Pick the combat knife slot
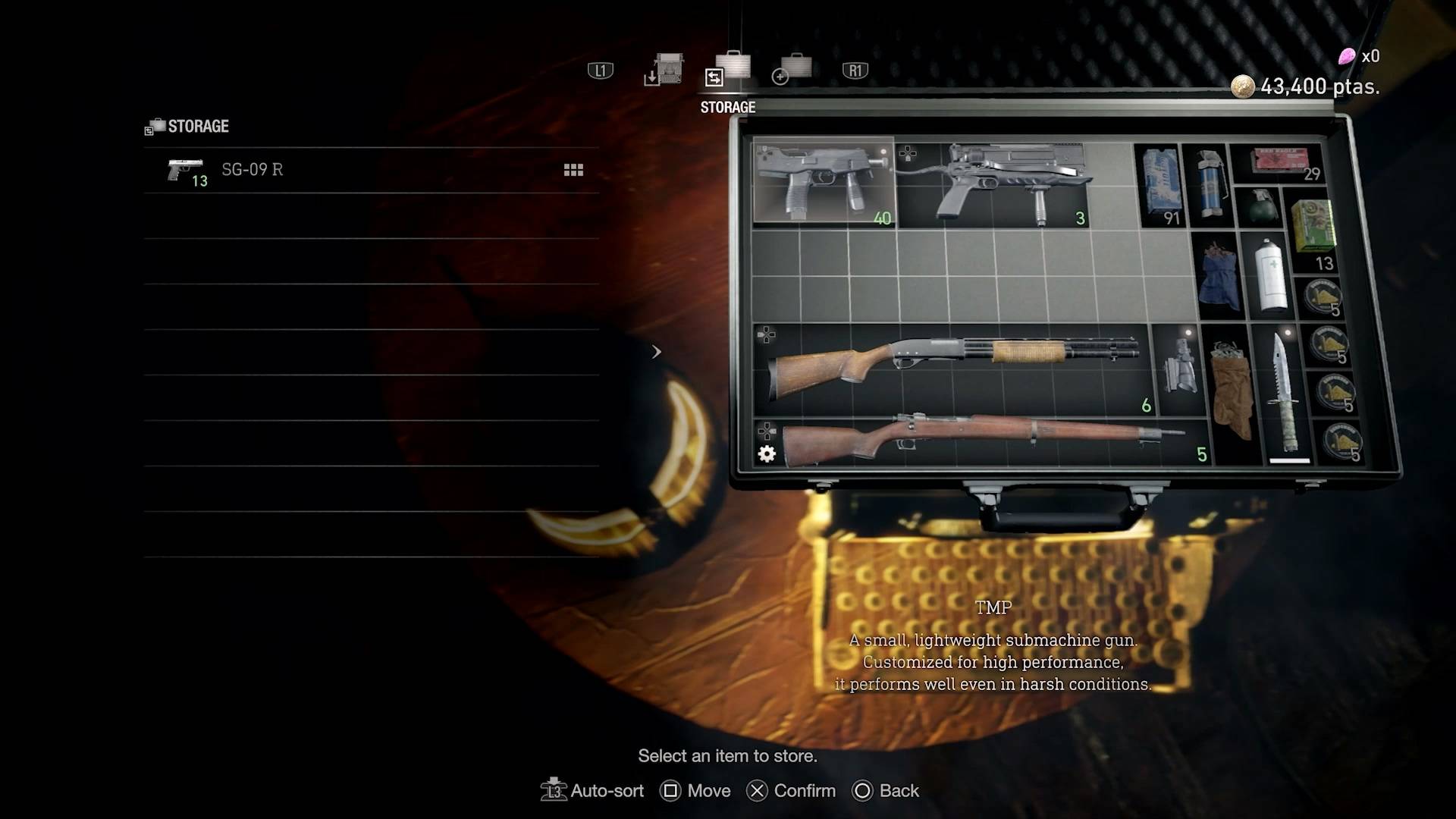1456x819 pixels. 1288,394
